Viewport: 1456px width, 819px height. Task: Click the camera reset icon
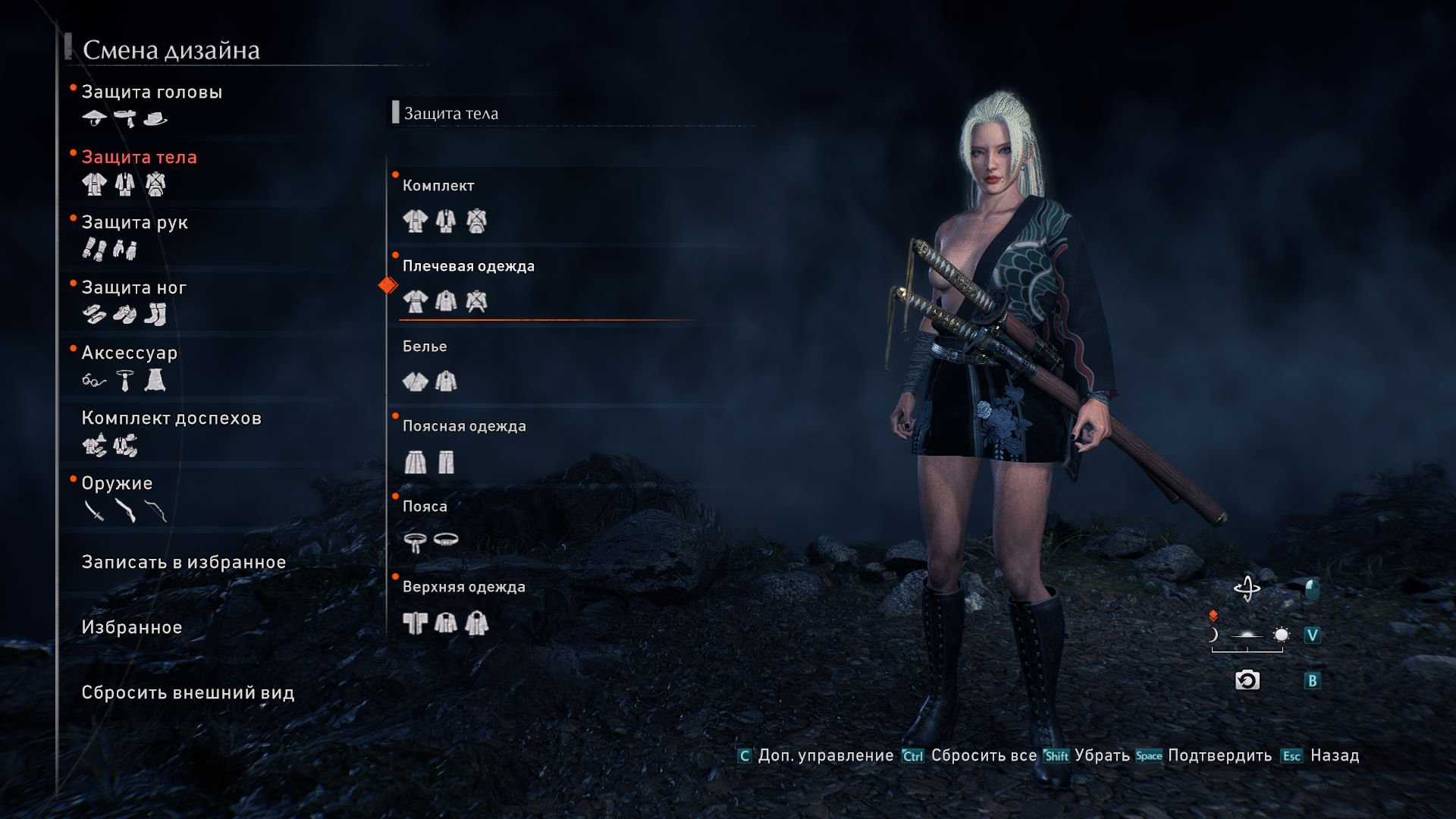[x=1247, y=681]
